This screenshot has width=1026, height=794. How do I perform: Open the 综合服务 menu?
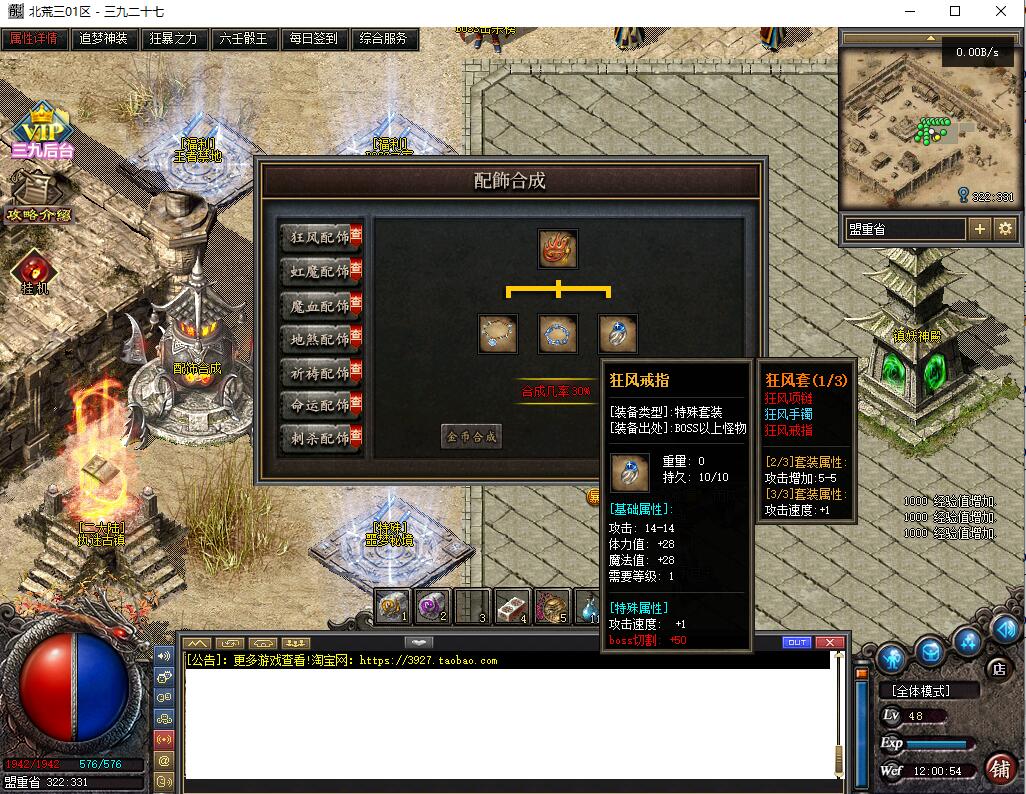coord(383,39)
